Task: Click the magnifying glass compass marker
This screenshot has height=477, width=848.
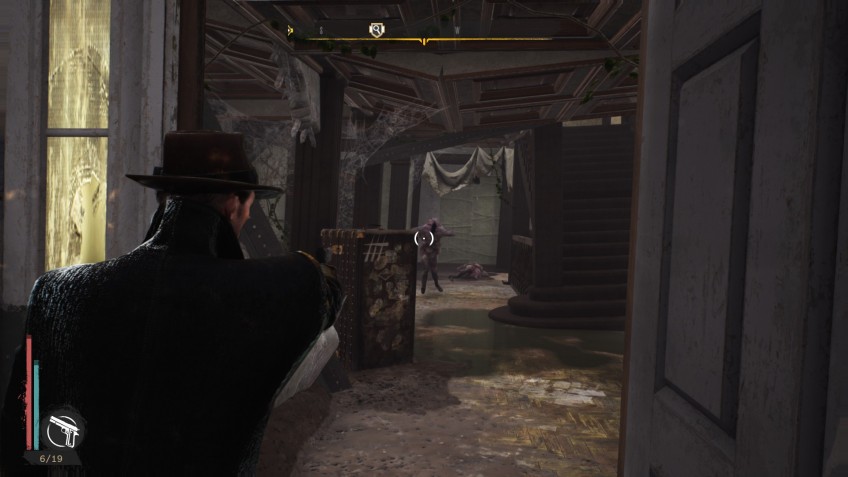Action: click(376, 31)
